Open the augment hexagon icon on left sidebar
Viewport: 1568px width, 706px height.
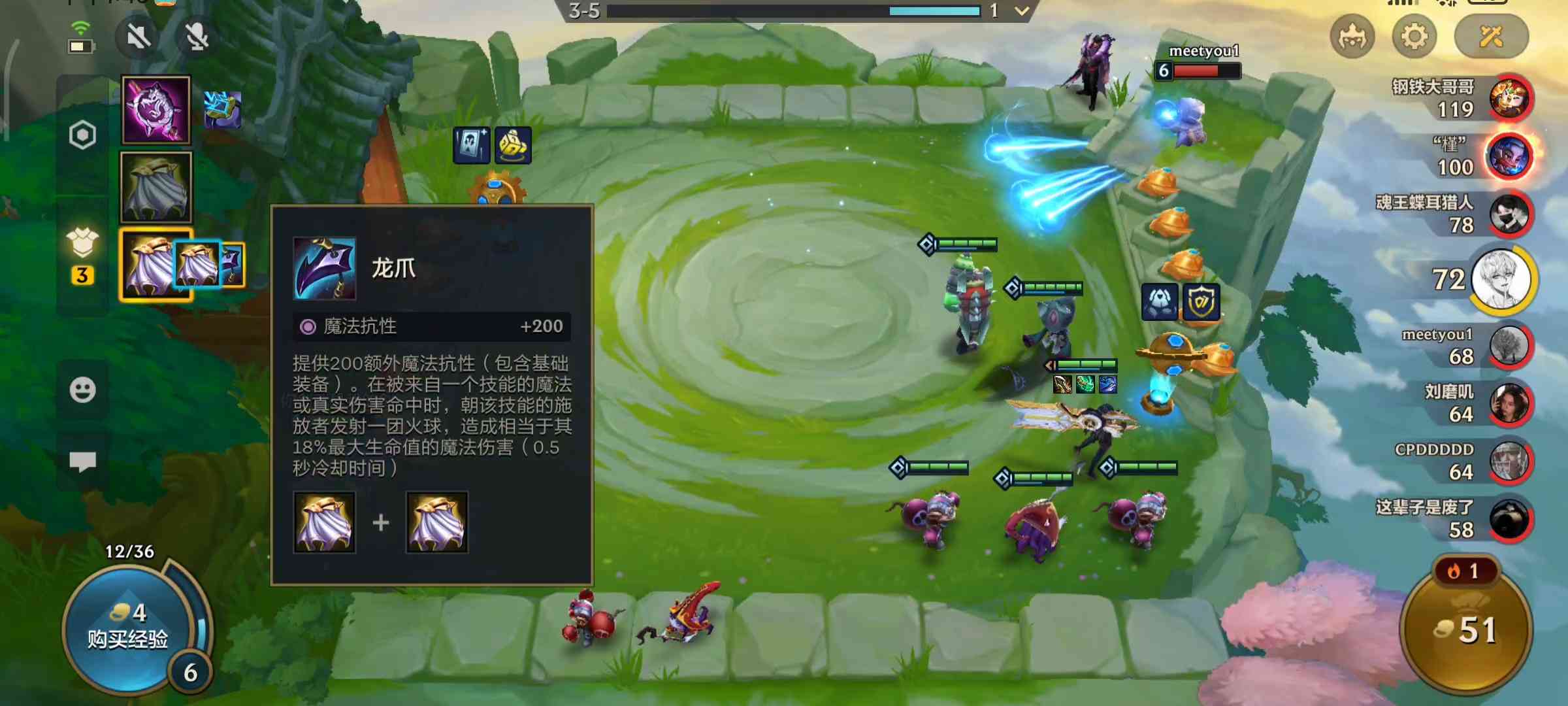pyautogui.click(x=82, y=135)
